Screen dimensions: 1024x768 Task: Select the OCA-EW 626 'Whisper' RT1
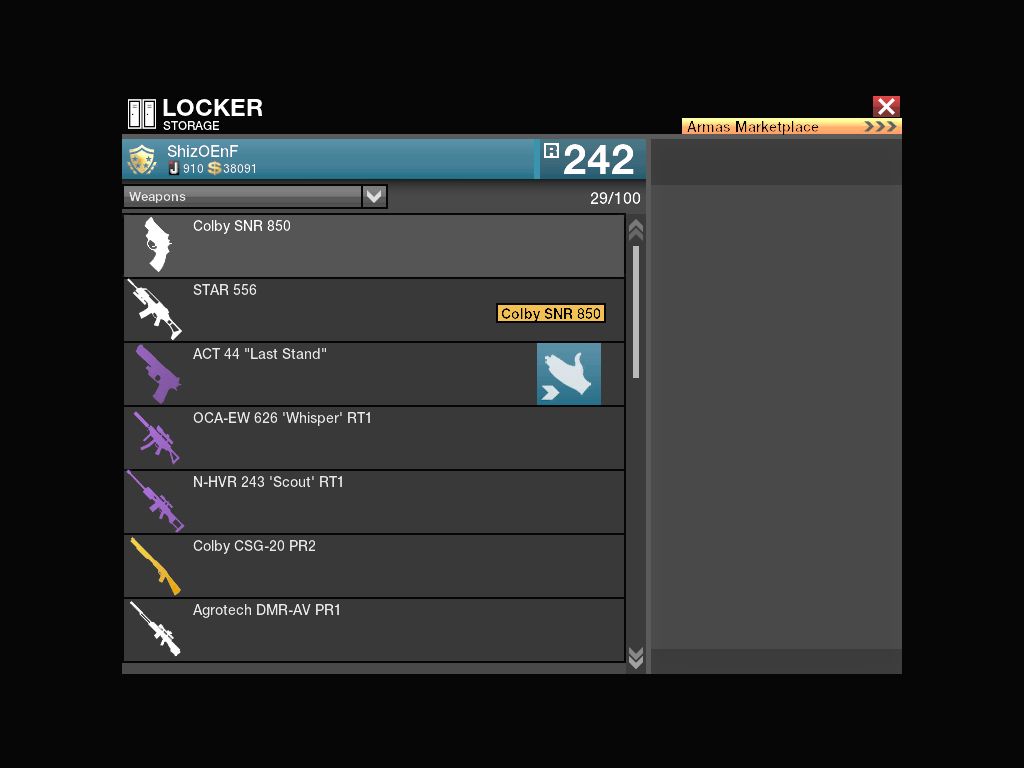click(373, 438)
